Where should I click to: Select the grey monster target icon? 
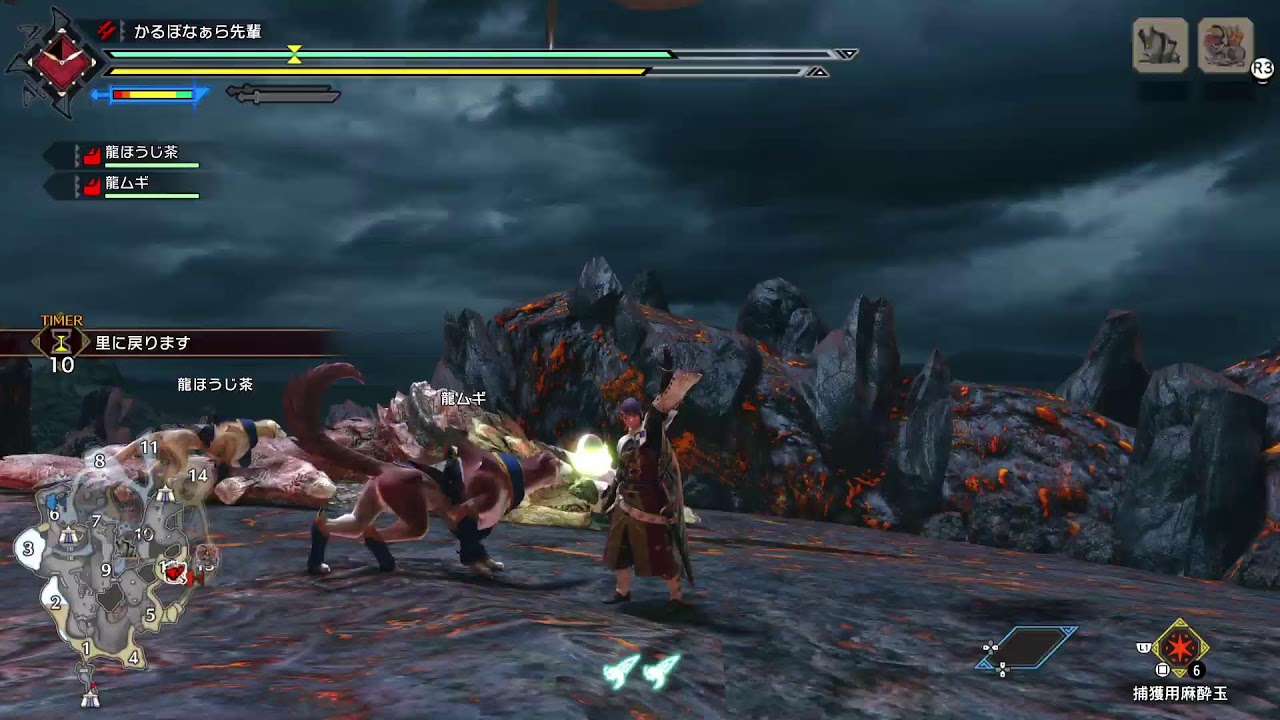[1160, 45]
